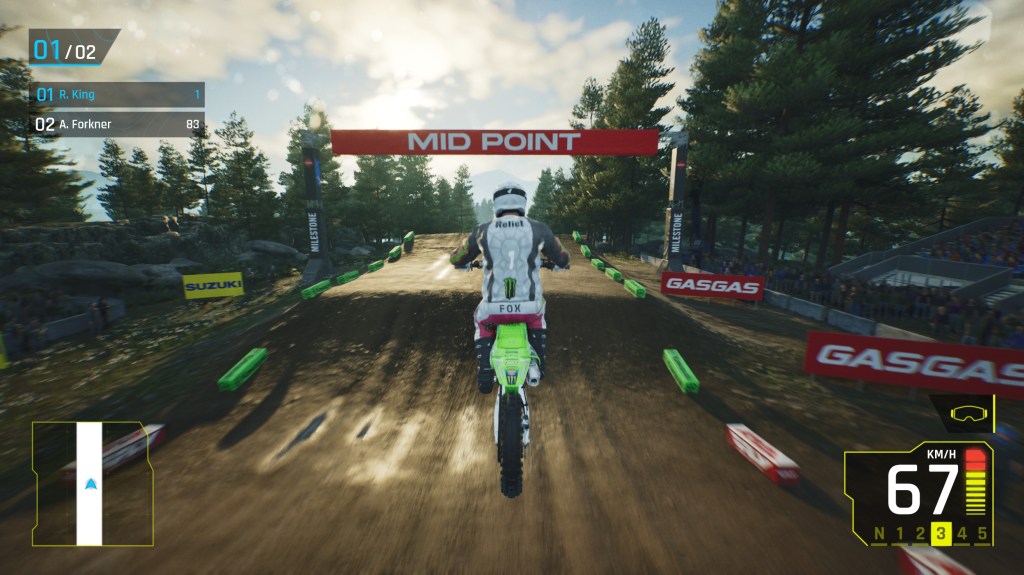The image size is (1024, 575).
Task: Click the track minimap
Action: pos(92,484)
